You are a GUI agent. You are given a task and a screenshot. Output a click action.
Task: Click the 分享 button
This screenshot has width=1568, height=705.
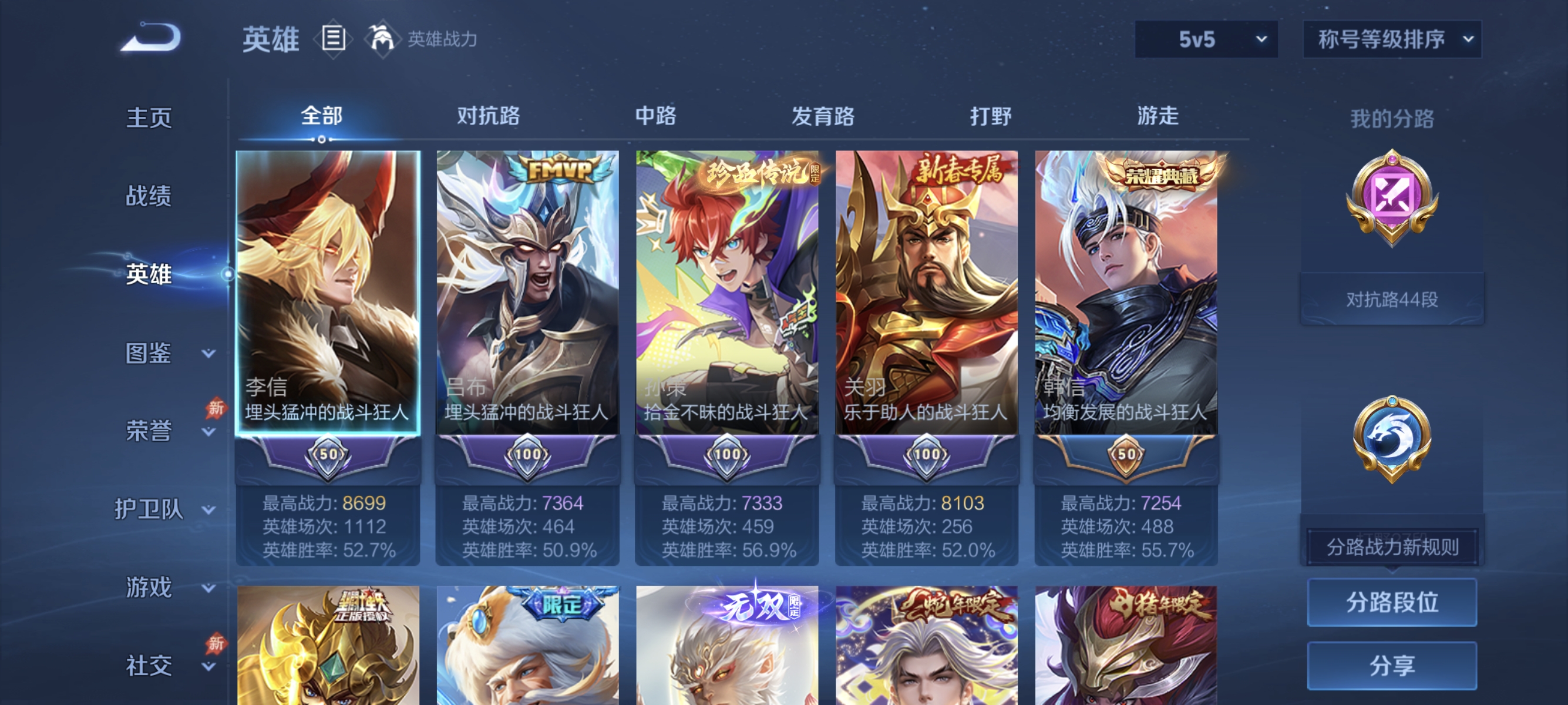click(1392, 667)
